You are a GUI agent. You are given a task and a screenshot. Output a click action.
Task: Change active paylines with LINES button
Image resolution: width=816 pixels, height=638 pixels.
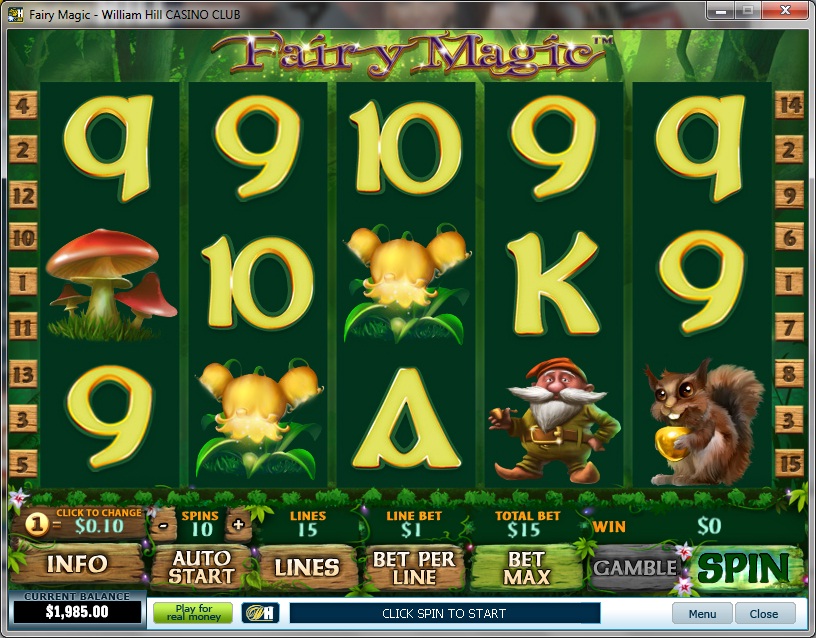(x=307, y=567)
